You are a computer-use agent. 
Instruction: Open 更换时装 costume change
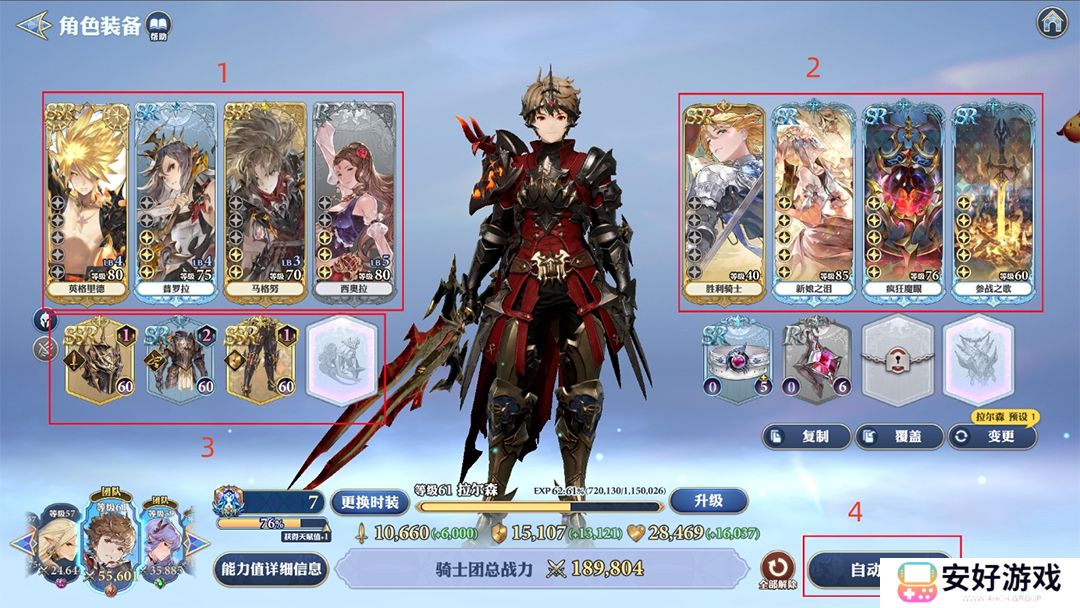pyautogui.click(x=369, y=502)
